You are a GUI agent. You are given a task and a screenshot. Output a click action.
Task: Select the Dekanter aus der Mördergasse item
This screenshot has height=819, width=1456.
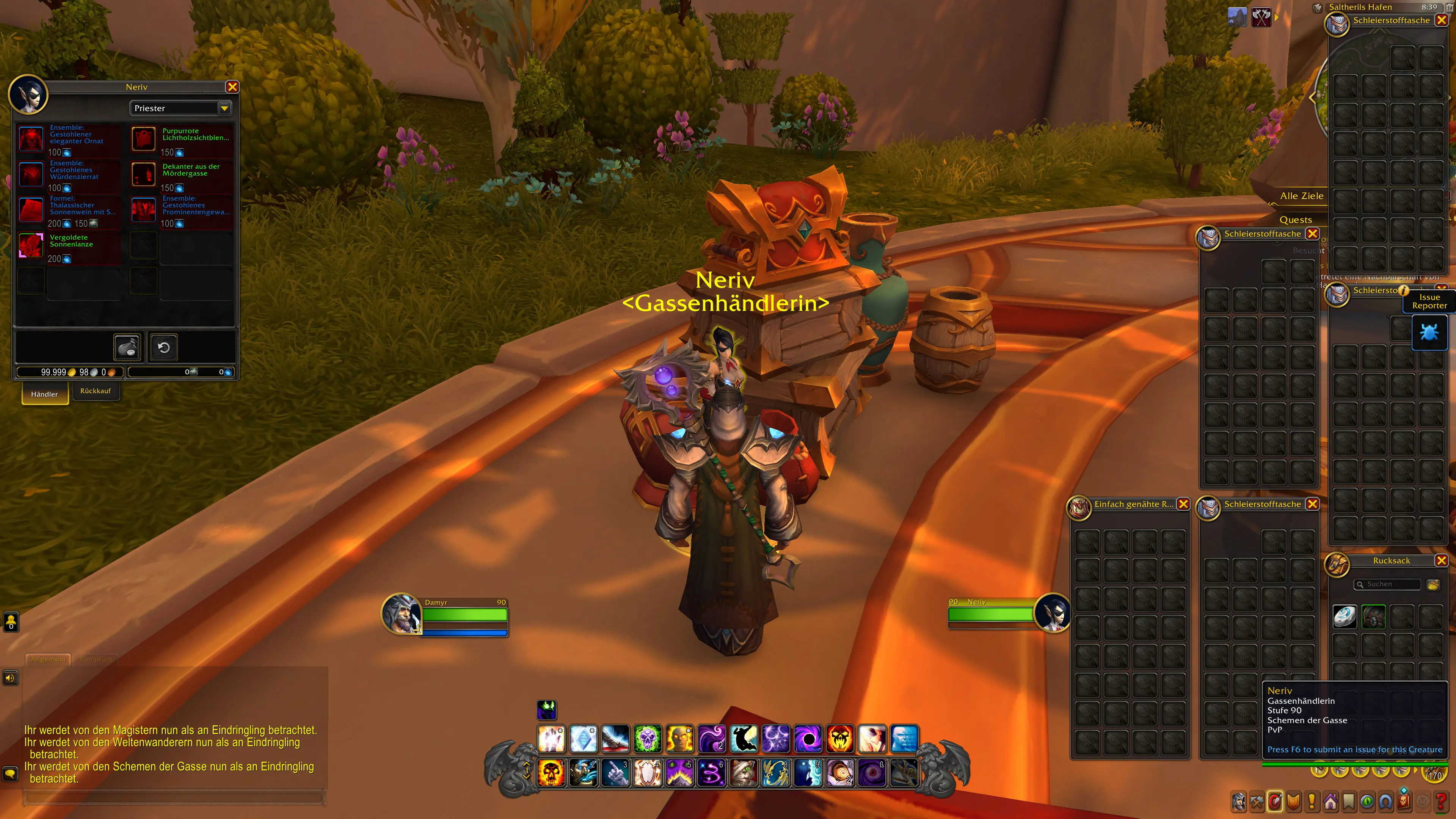[x=144, y=174]
